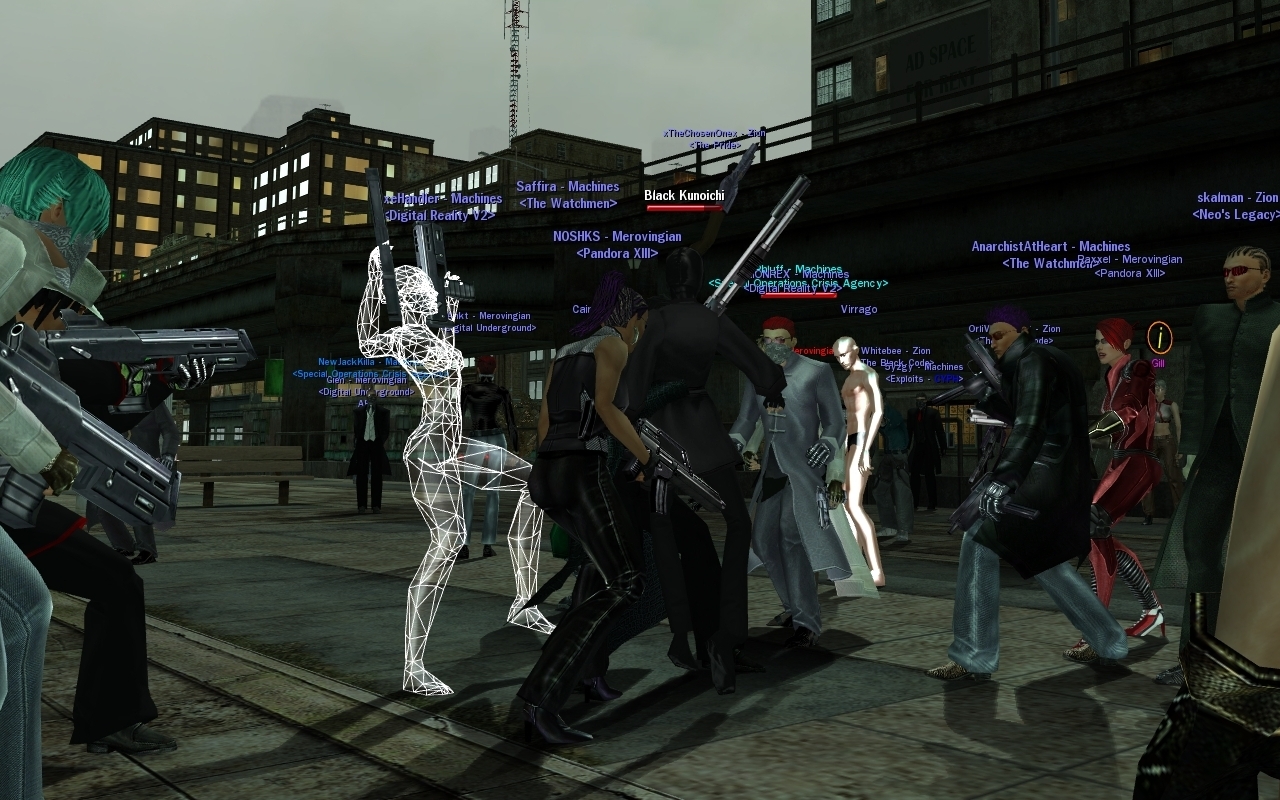The image size is (1280, 800).
Task: Click the Virrago name label
Action: (858, 310)
